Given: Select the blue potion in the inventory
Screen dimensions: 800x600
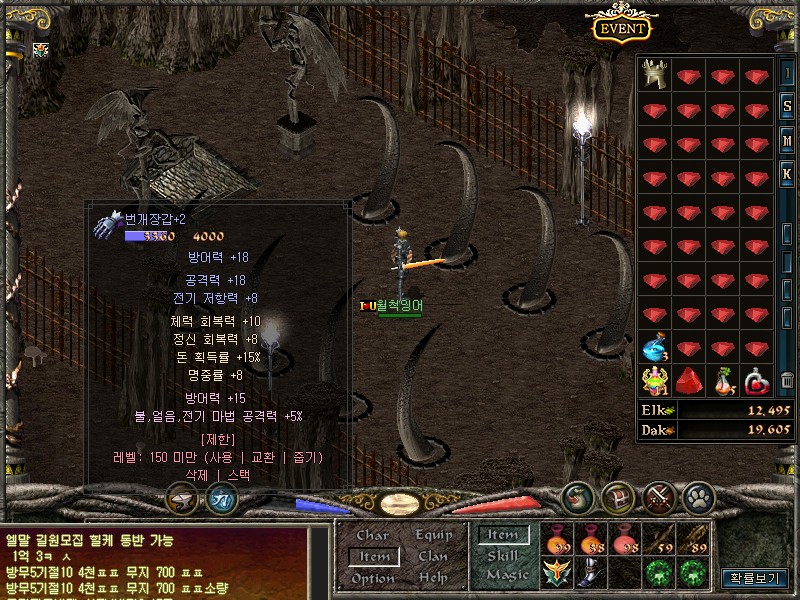Looking at the screenshot, I should pos(656,349).
